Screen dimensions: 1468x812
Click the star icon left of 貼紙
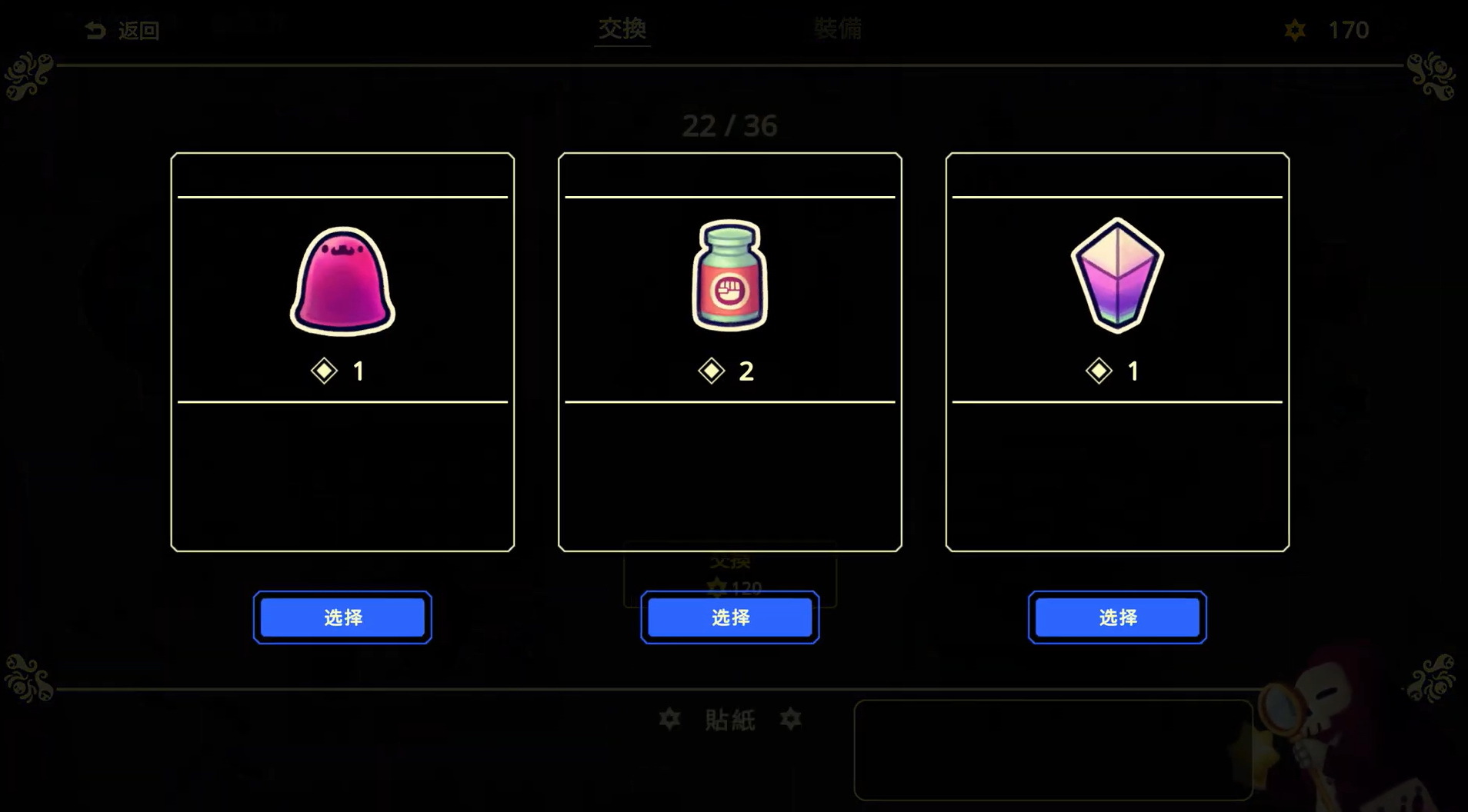coord(670,720)
